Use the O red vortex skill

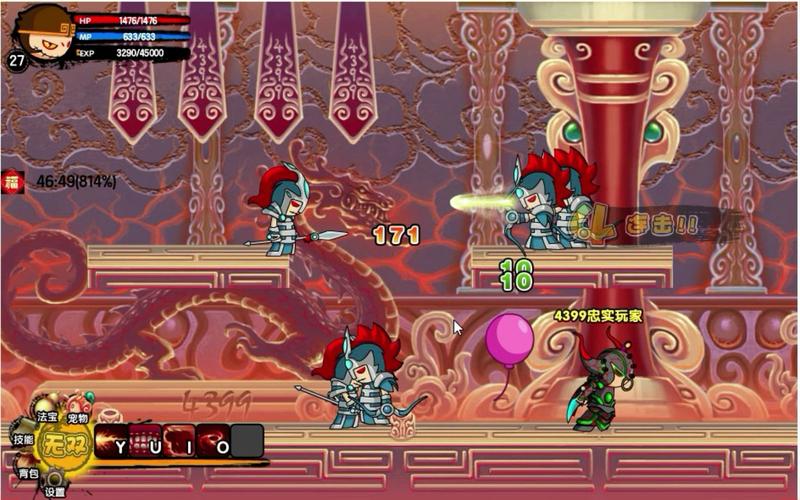click(215, 443)
